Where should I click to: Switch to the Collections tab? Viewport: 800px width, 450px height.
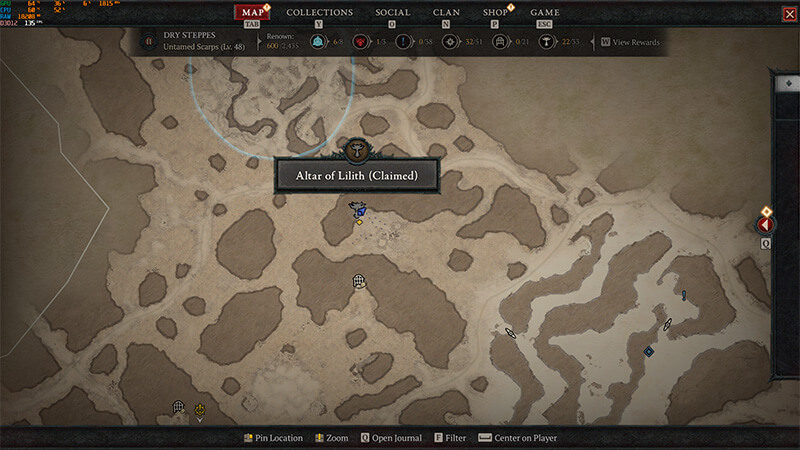319,12
